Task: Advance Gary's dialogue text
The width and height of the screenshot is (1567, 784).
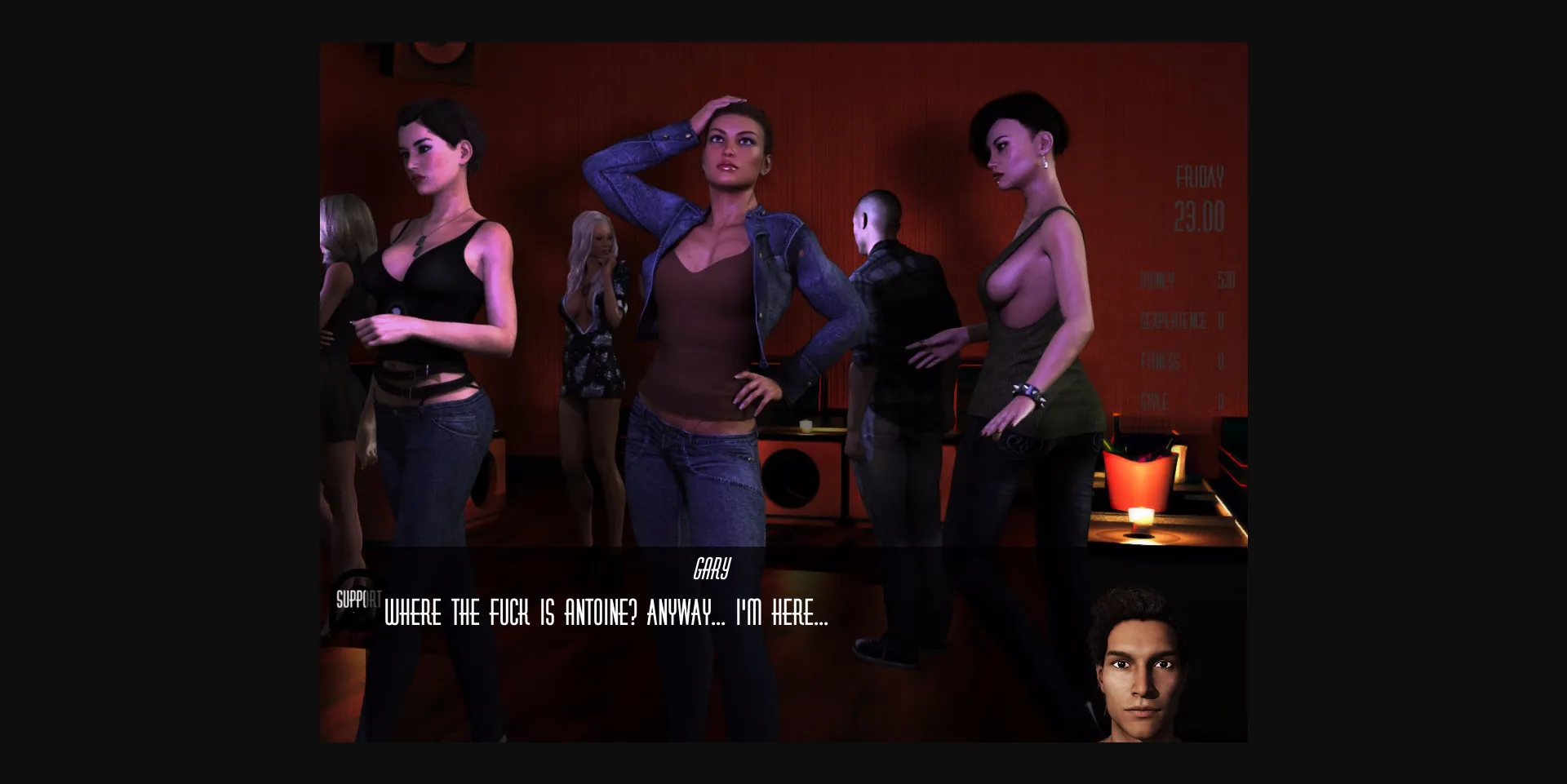Action: pos(605,617)
